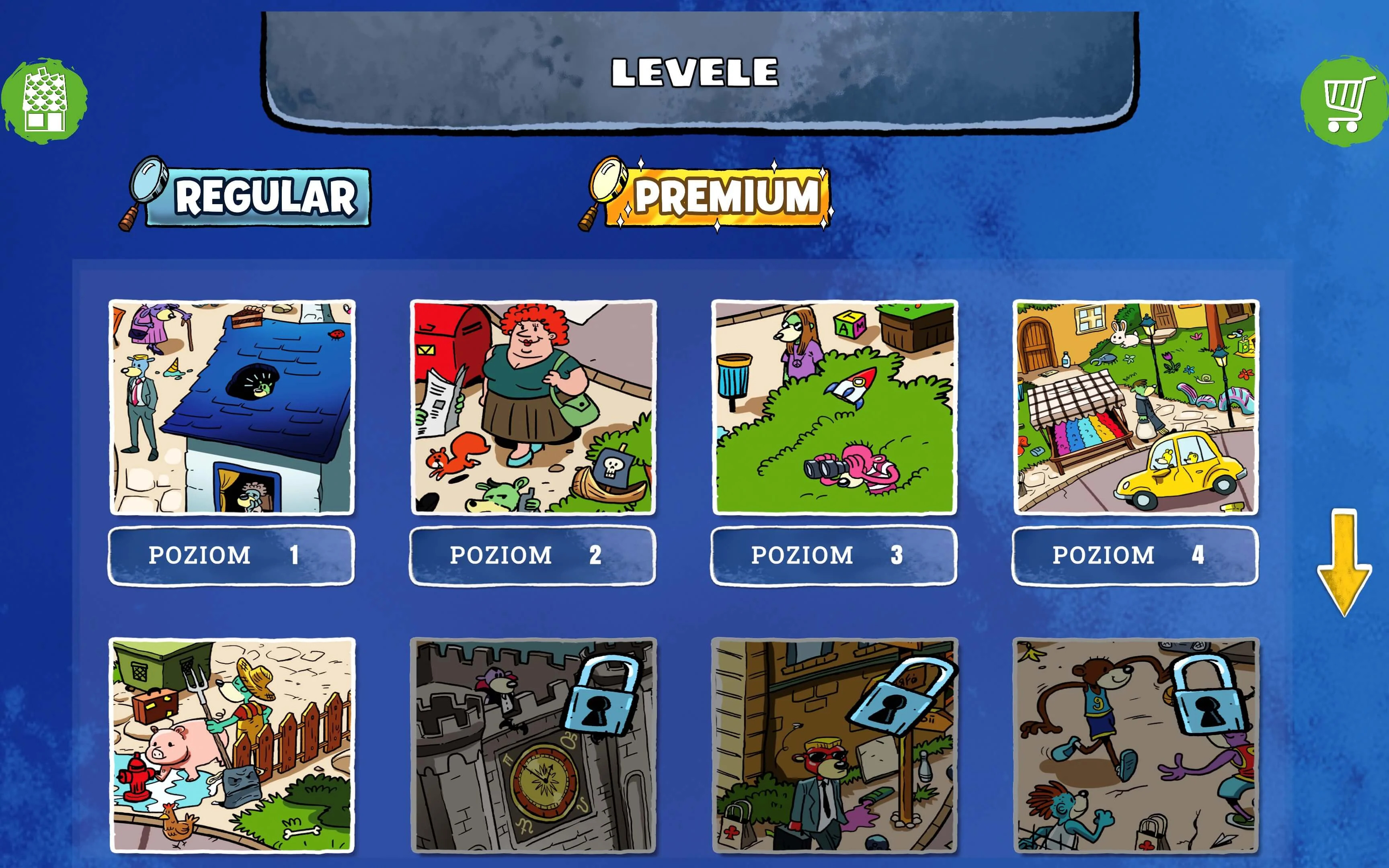Click the locked bear in suit level
The width and height of the screenshot is (1389, 868).
coord(834,745)
